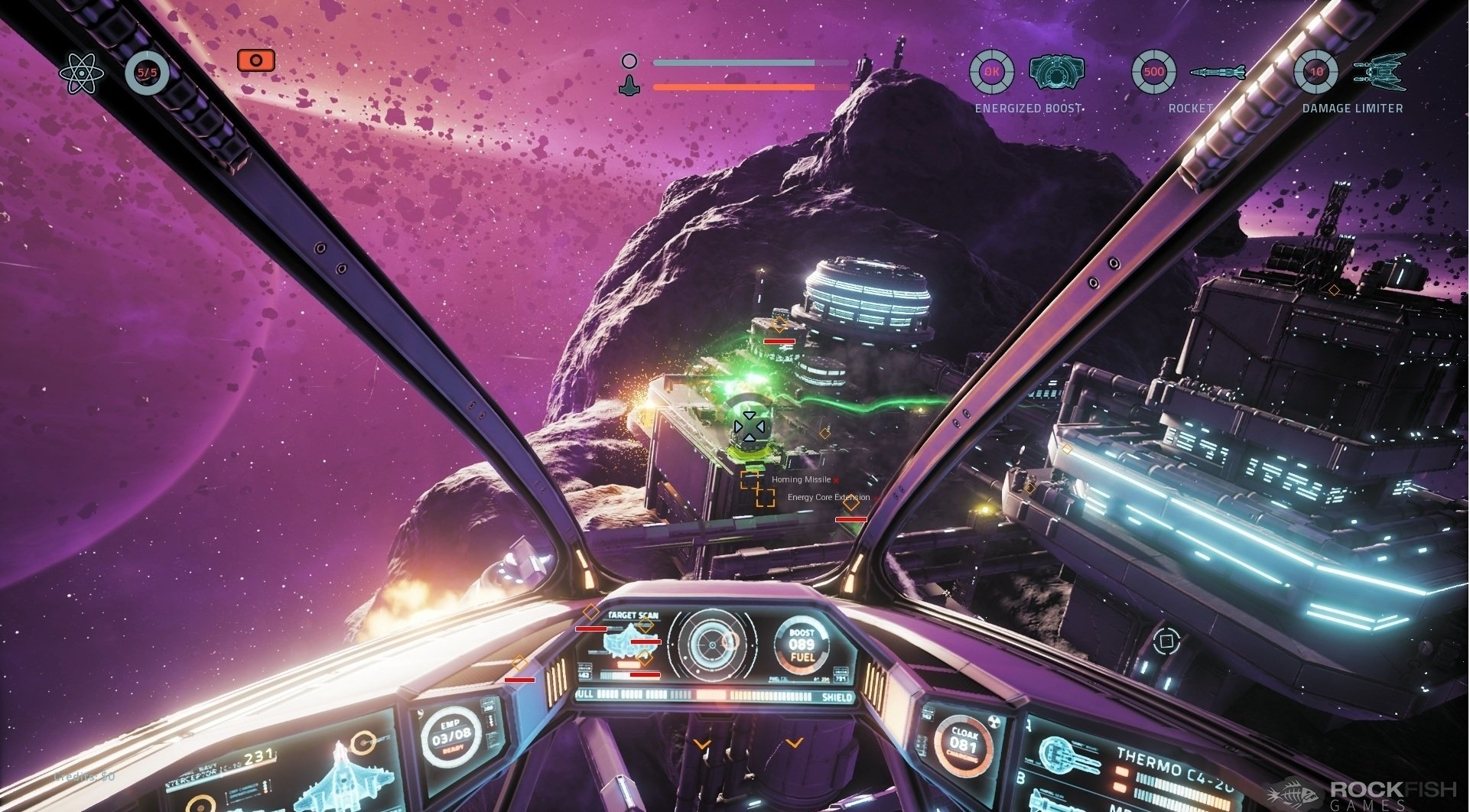
Task: Select the Rocket secondary weapon icon
Action: coord(1218,73)
